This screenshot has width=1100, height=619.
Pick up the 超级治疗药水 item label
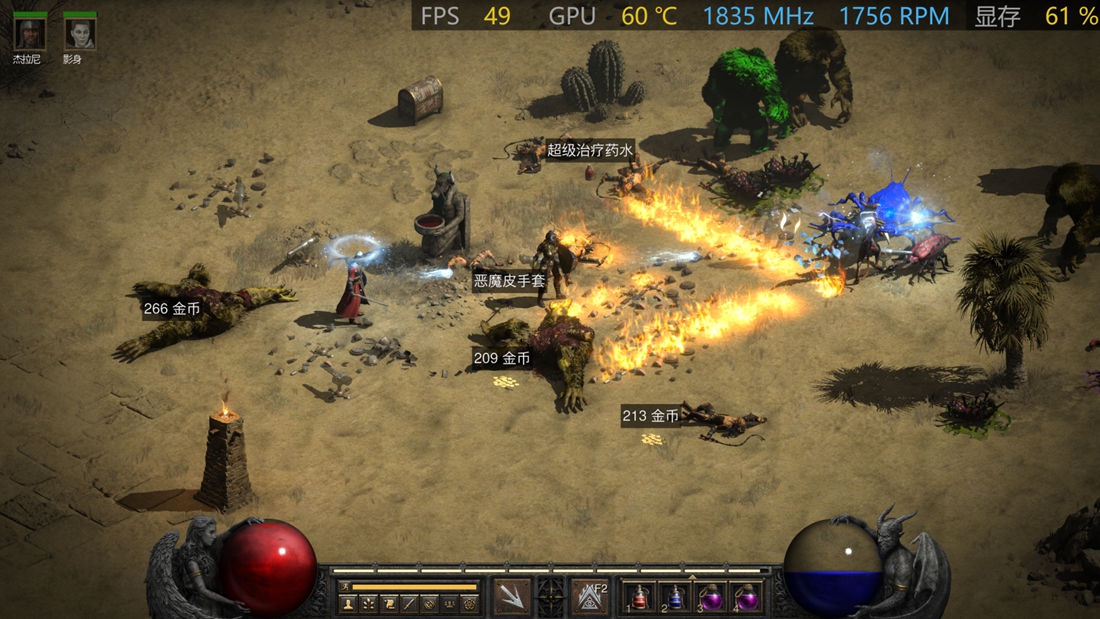590,151
